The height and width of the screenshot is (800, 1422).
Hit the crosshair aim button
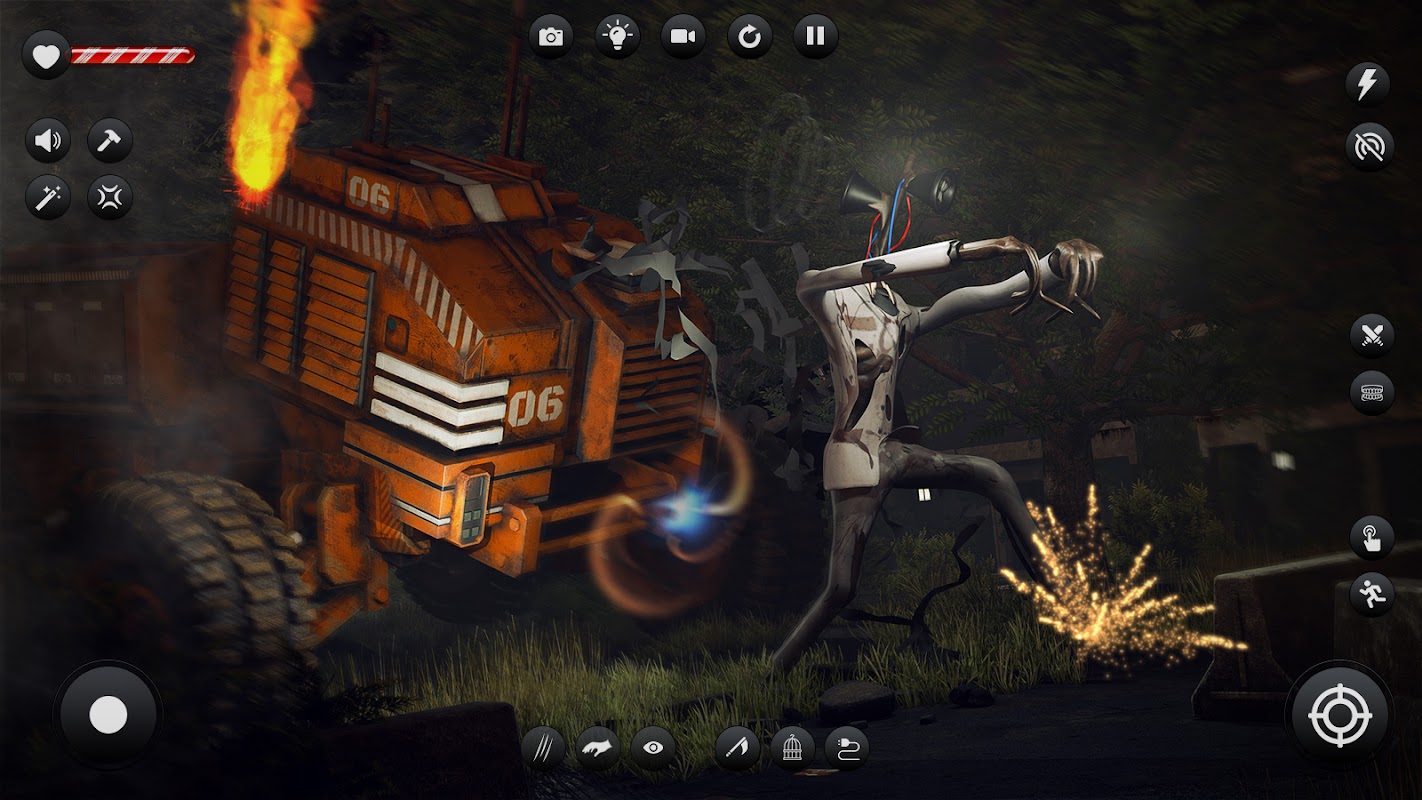(1339, 715)
